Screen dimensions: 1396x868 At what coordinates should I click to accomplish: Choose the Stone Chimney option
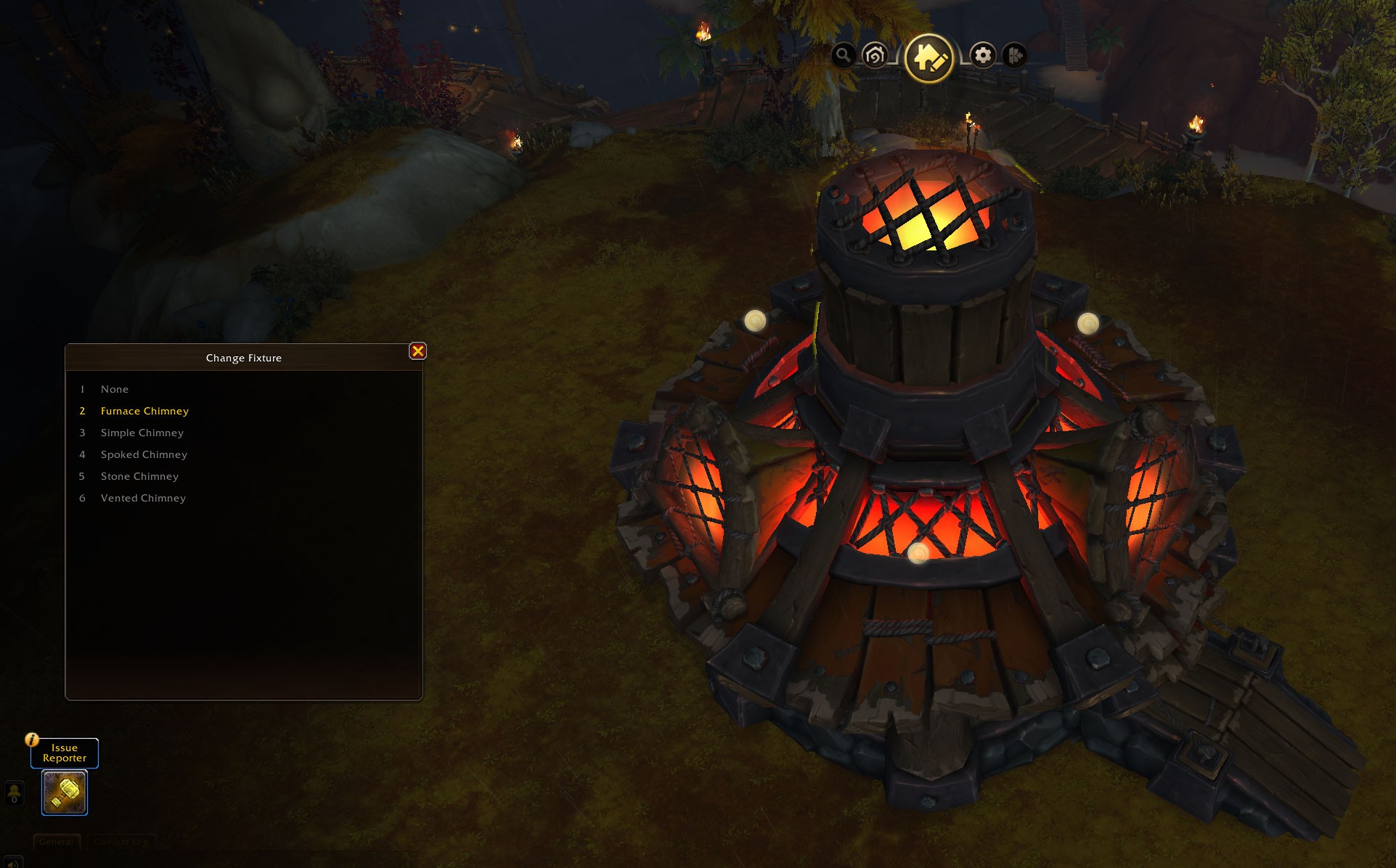click(x=139, y=477)
